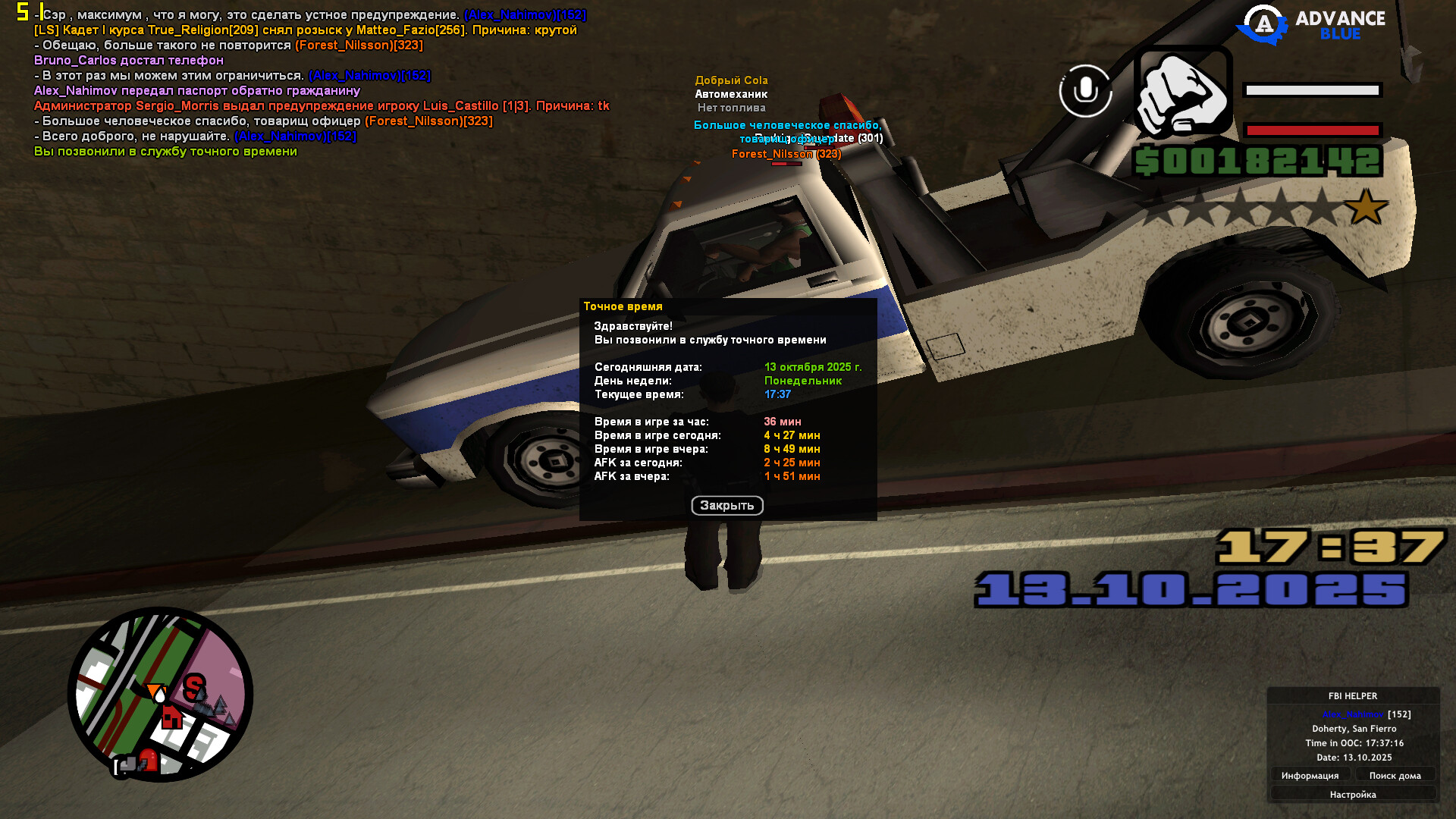Click the circular radar minimap
This screenshot has height=819, width=1456.
click(x=160, y=694)
